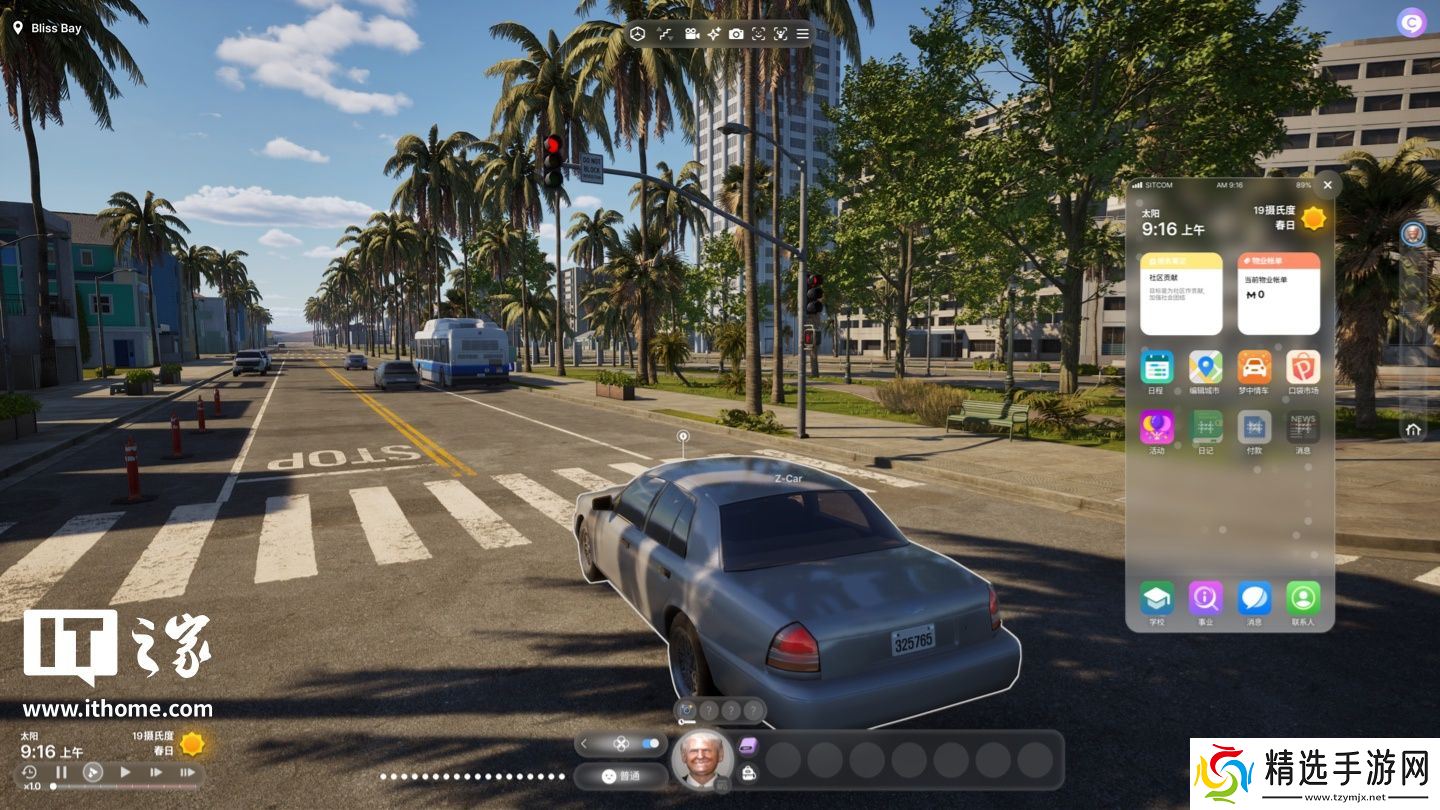1440x810 pixels.
Task: Click the 普通 mood button
Action: pyautogui.click(x=620, y=775)
